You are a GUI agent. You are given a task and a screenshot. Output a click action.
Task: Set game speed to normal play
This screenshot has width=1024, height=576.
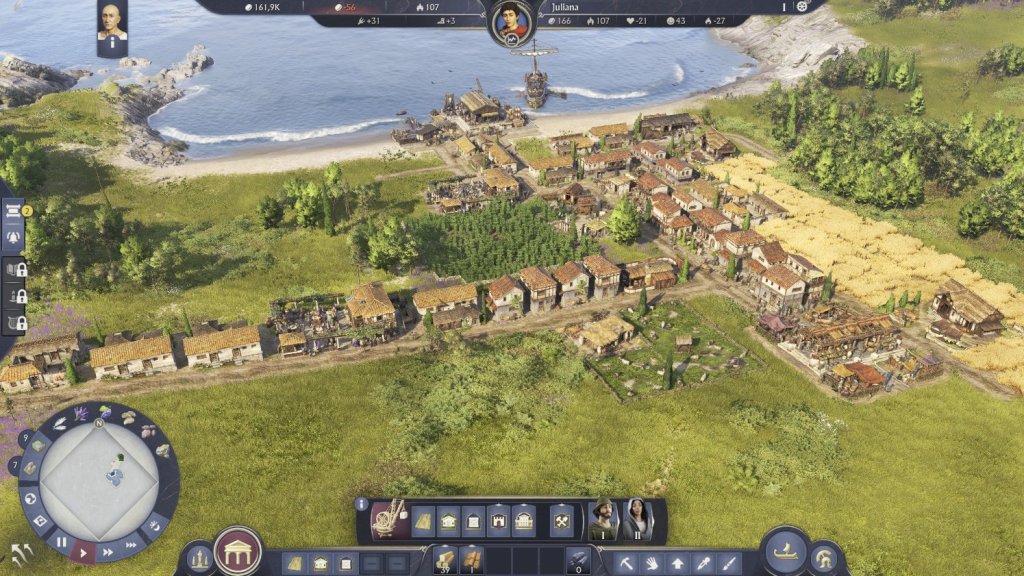85,551
